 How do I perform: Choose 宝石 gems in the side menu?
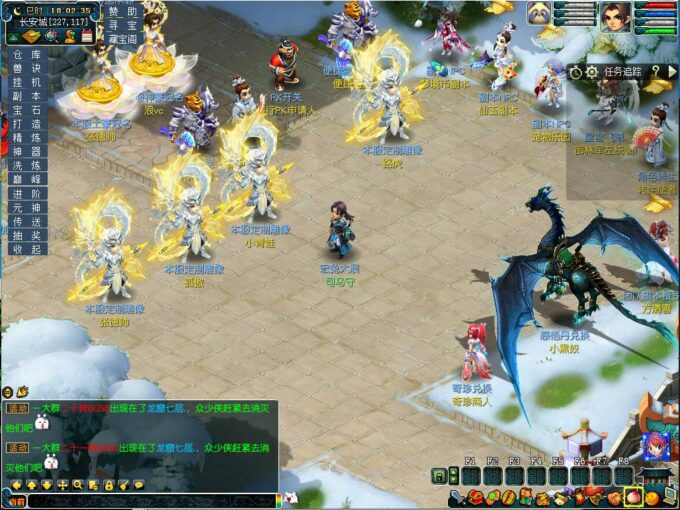coord(28,110)
